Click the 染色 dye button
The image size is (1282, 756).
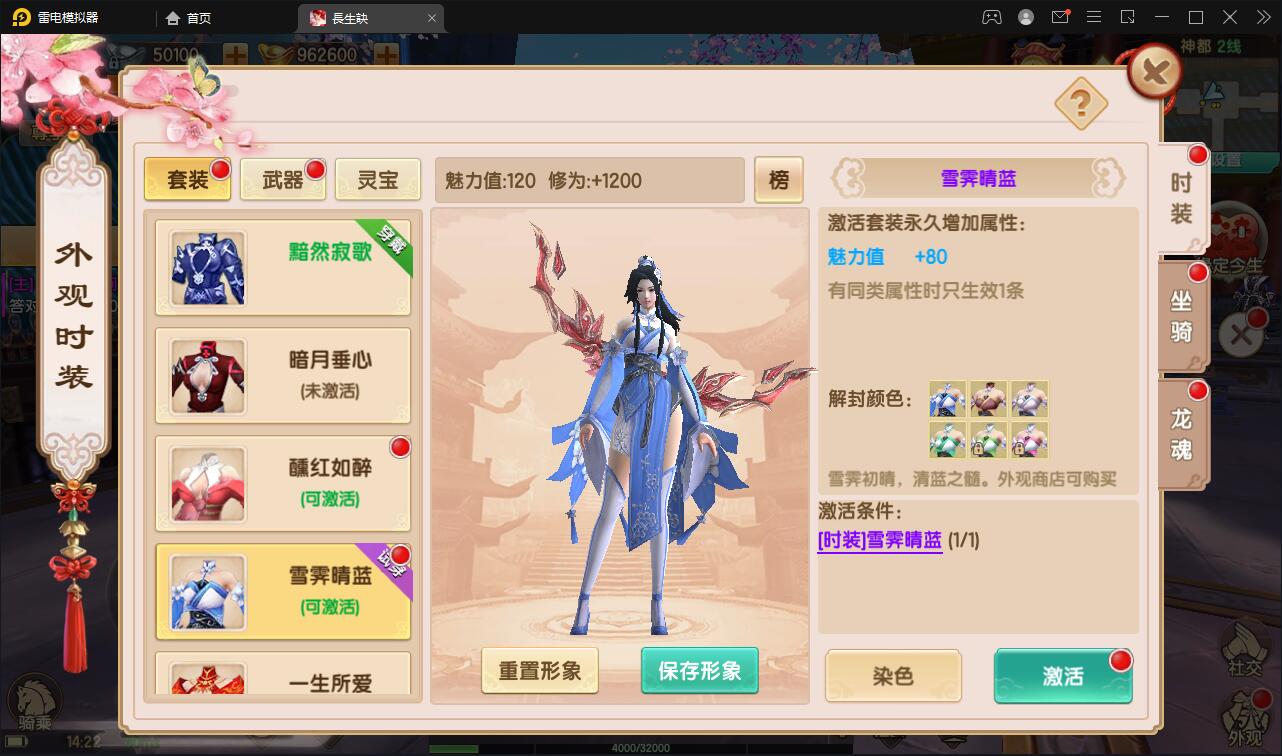892,676
